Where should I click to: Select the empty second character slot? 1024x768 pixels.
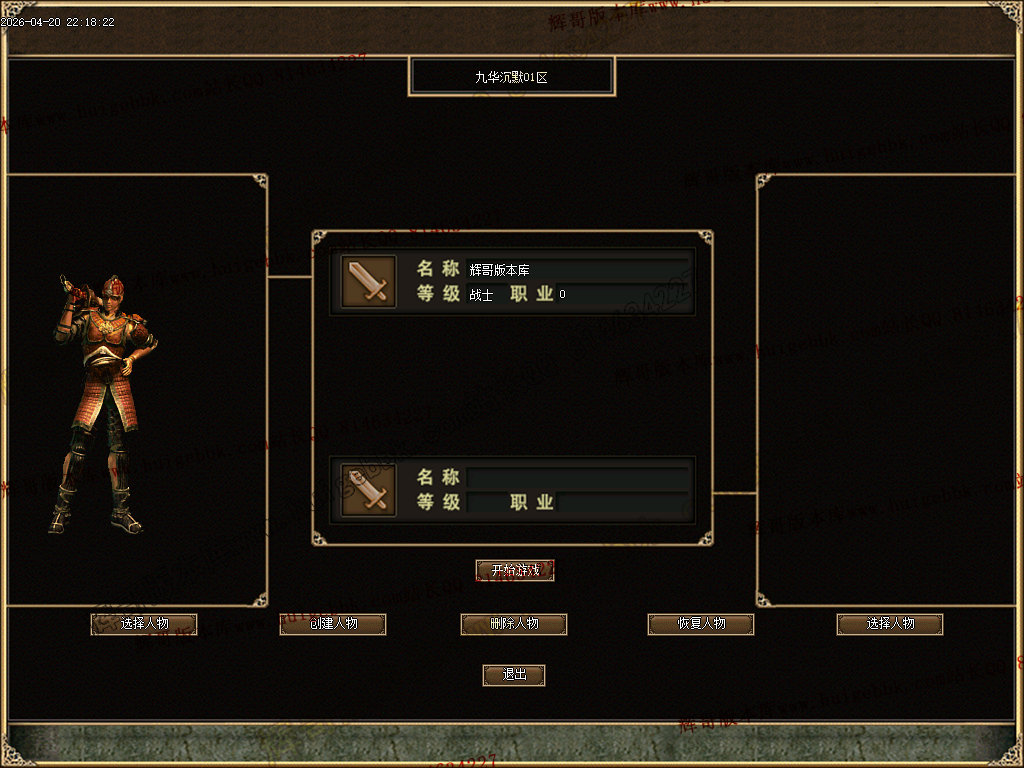512,490
